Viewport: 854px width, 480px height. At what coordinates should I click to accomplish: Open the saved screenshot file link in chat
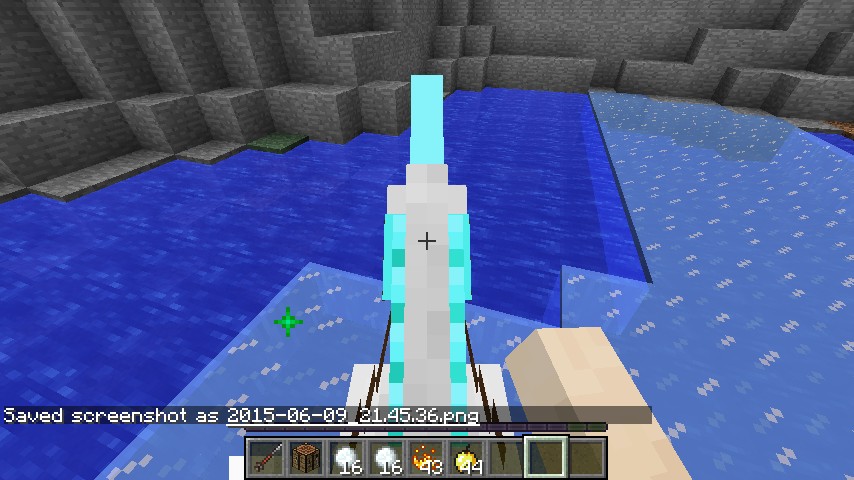tap(353, 415)
